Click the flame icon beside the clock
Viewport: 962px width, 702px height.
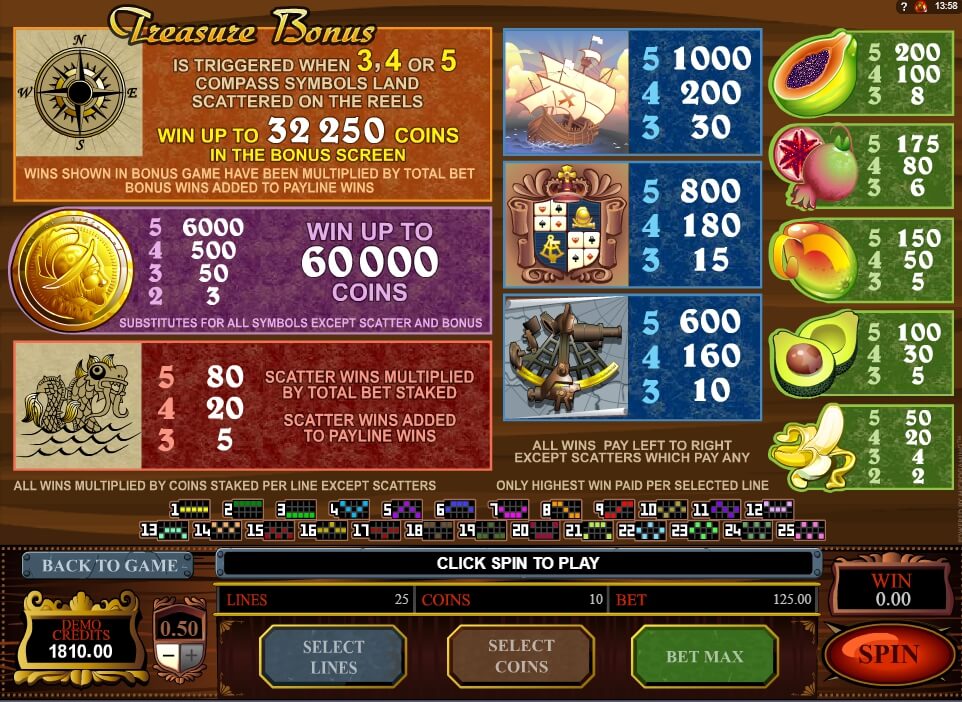(x=919, y=6)
